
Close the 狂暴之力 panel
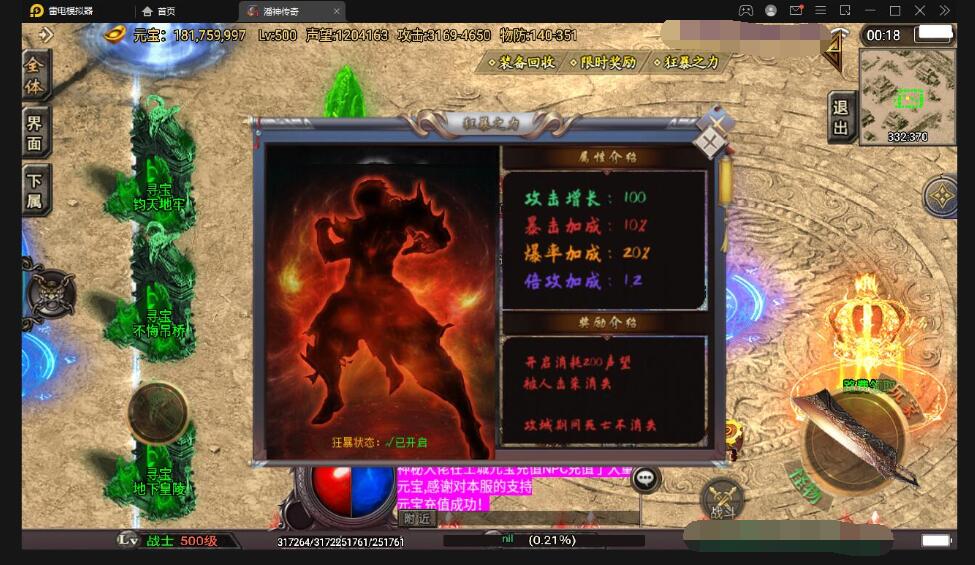pyautogui.click(x=710, y=143)
